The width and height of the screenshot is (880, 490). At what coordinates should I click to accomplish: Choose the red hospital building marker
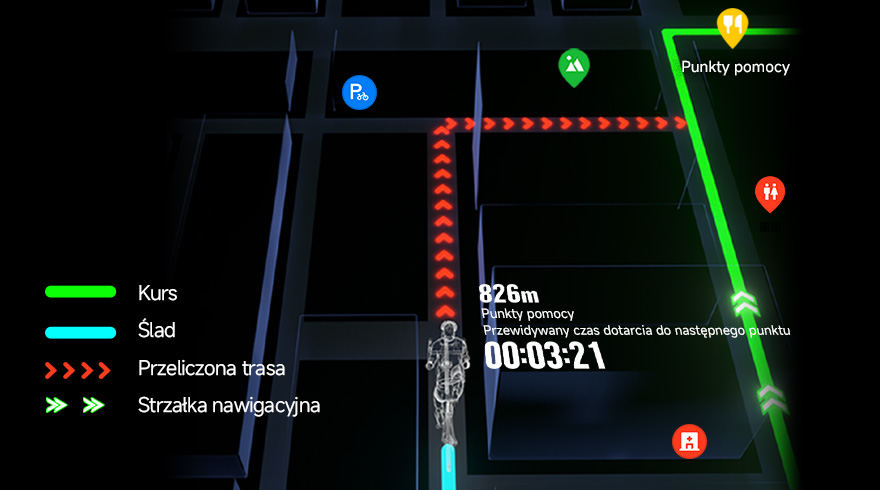tap(690, 440)
